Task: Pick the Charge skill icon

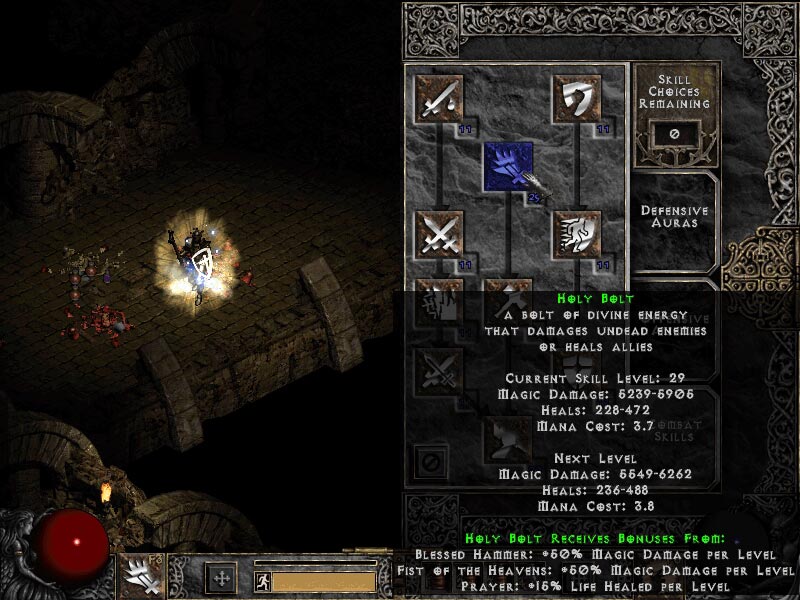Action: tap(577, 234)
